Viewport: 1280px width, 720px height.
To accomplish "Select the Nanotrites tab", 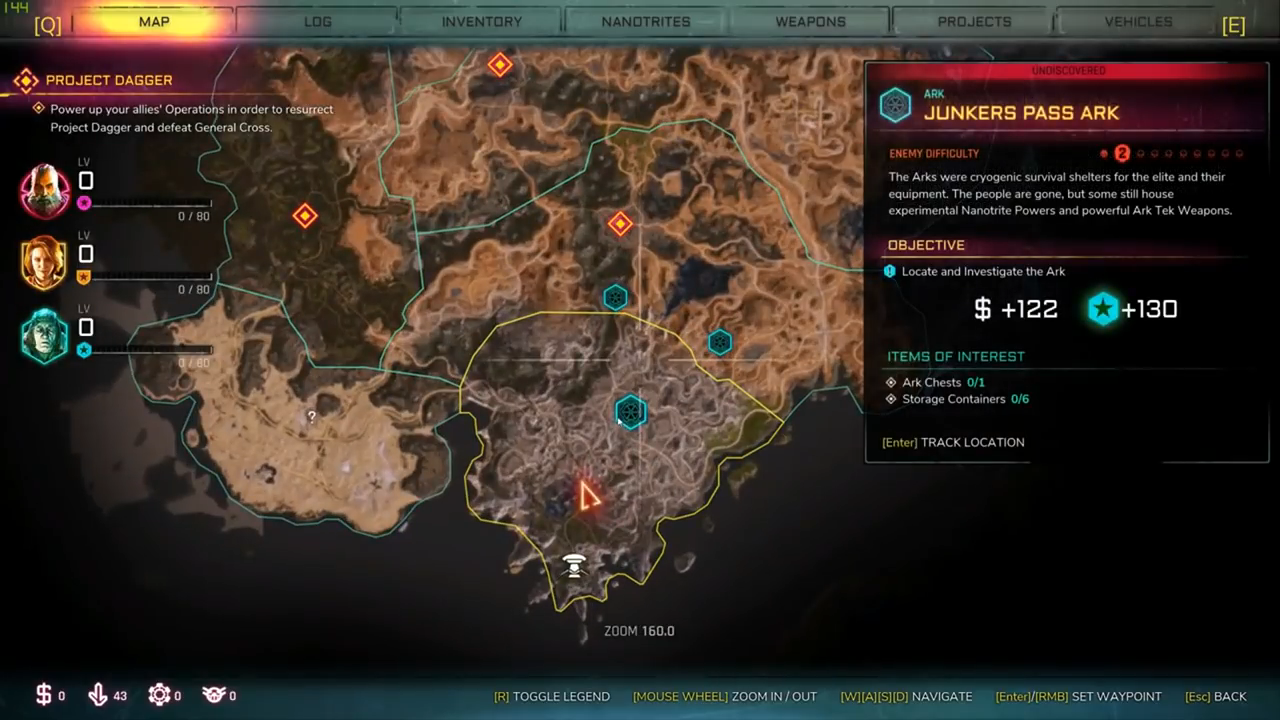I will 645,21.
